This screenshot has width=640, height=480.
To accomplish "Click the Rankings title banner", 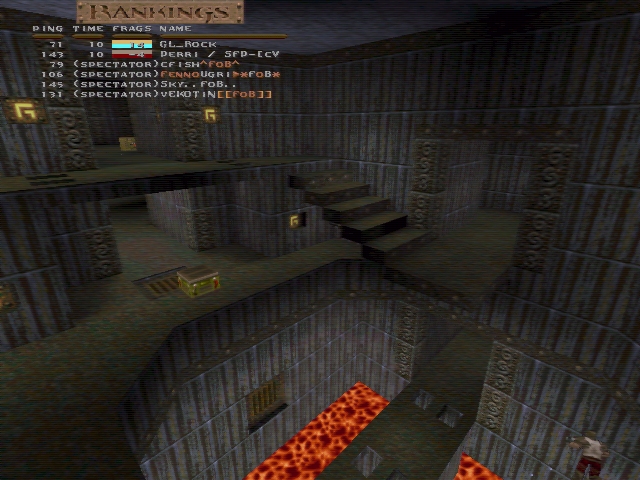I will [161, 13].
